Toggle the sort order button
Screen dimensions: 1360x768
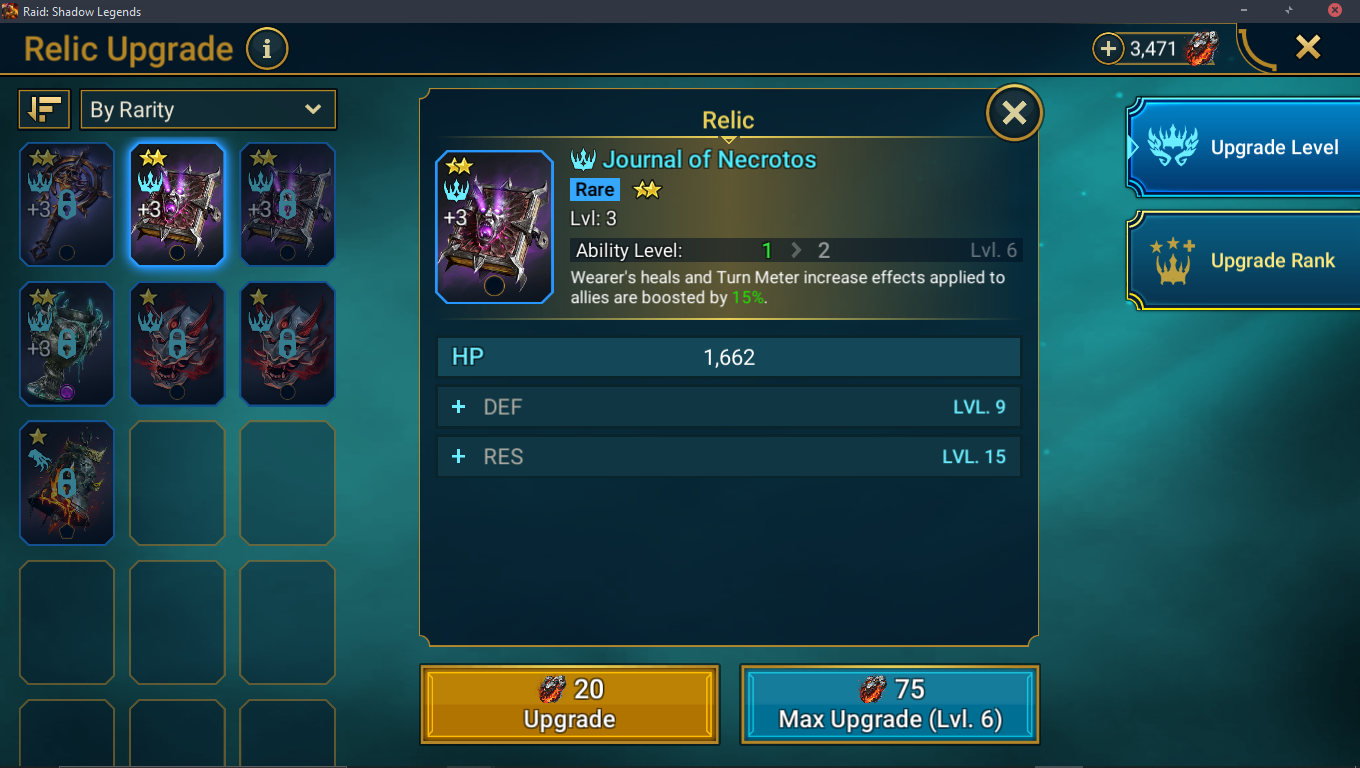[x=44, y=110]
